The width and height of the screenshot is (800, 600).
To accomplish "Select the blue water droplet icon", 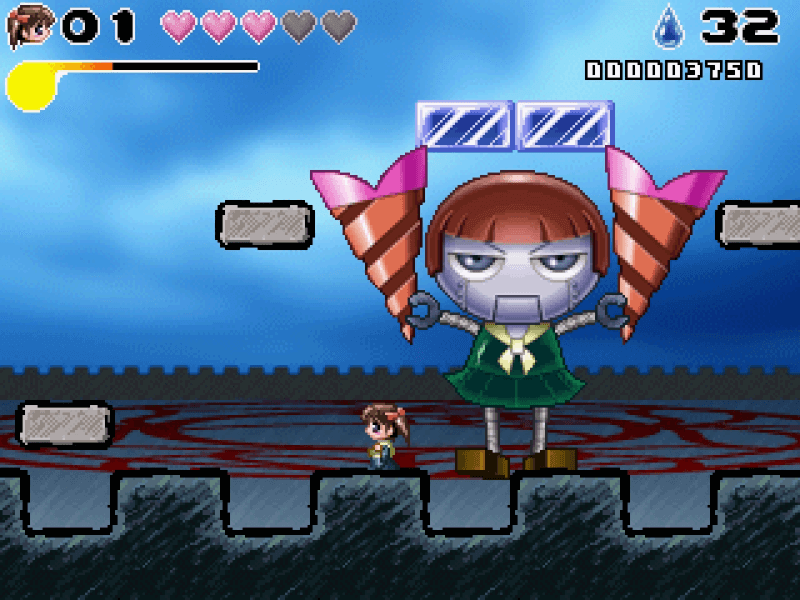I will click(668, 27).
